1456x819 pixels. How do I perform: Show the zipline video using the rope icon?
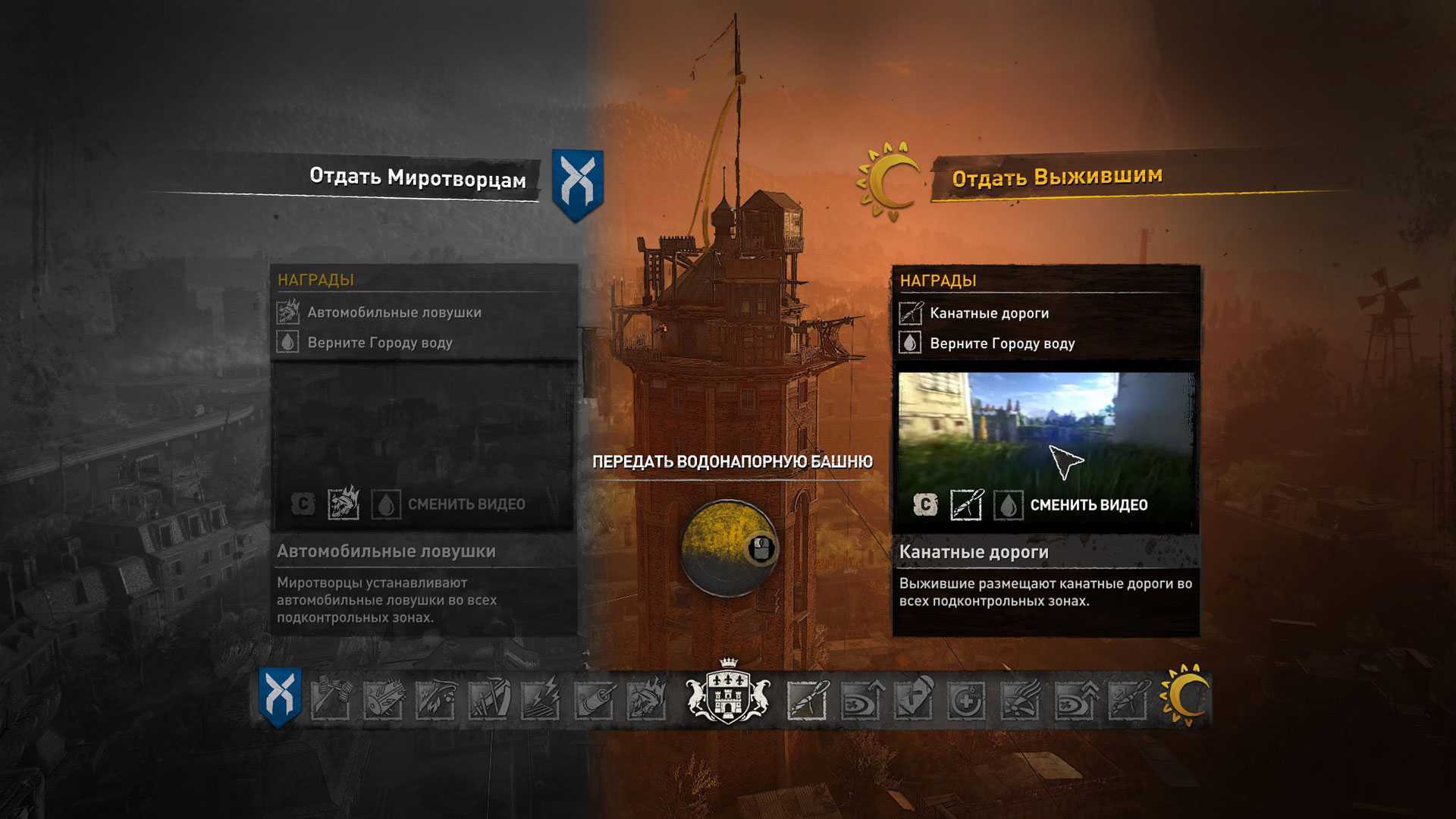[x=966, y=505]
